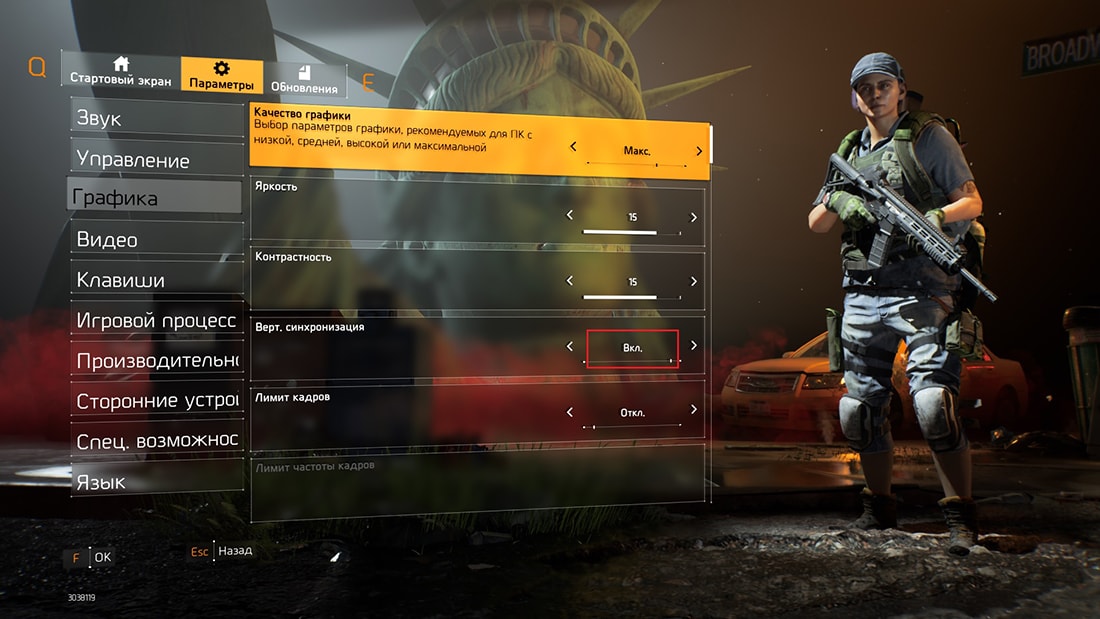1100x619 pixels.
Task: Select the Графика settings section
Action: point(155,198)
